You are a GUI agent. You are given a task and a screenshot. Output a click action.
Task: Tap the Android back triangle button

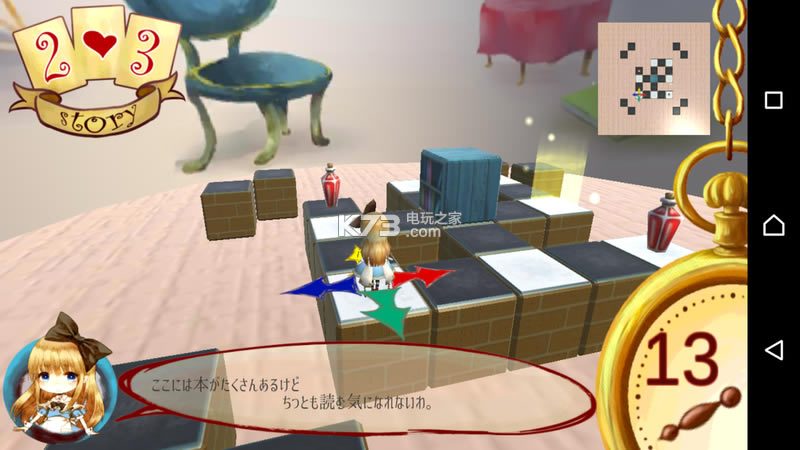(773, 349)
